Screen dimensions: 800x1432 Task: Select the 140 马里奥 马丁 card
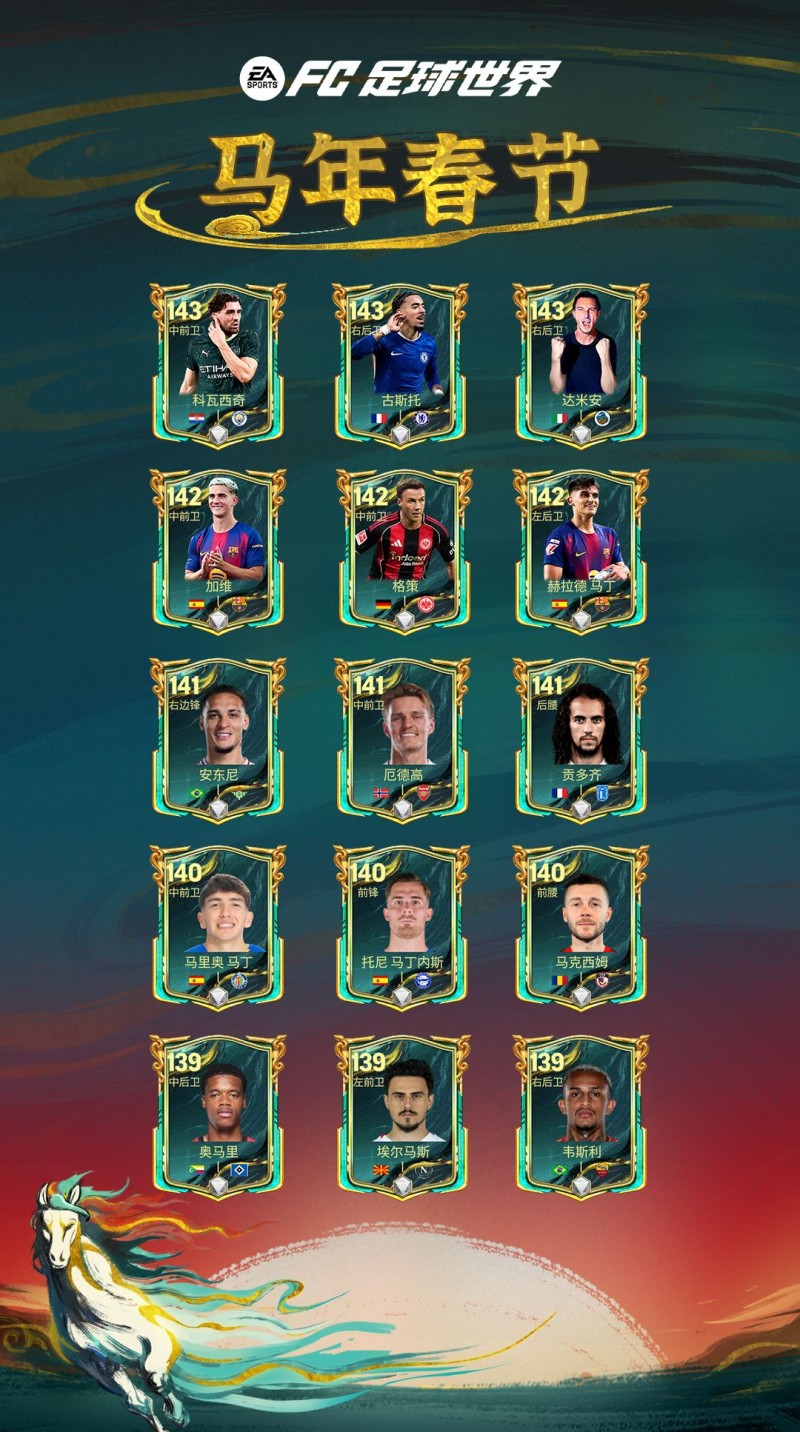[218, 927]
